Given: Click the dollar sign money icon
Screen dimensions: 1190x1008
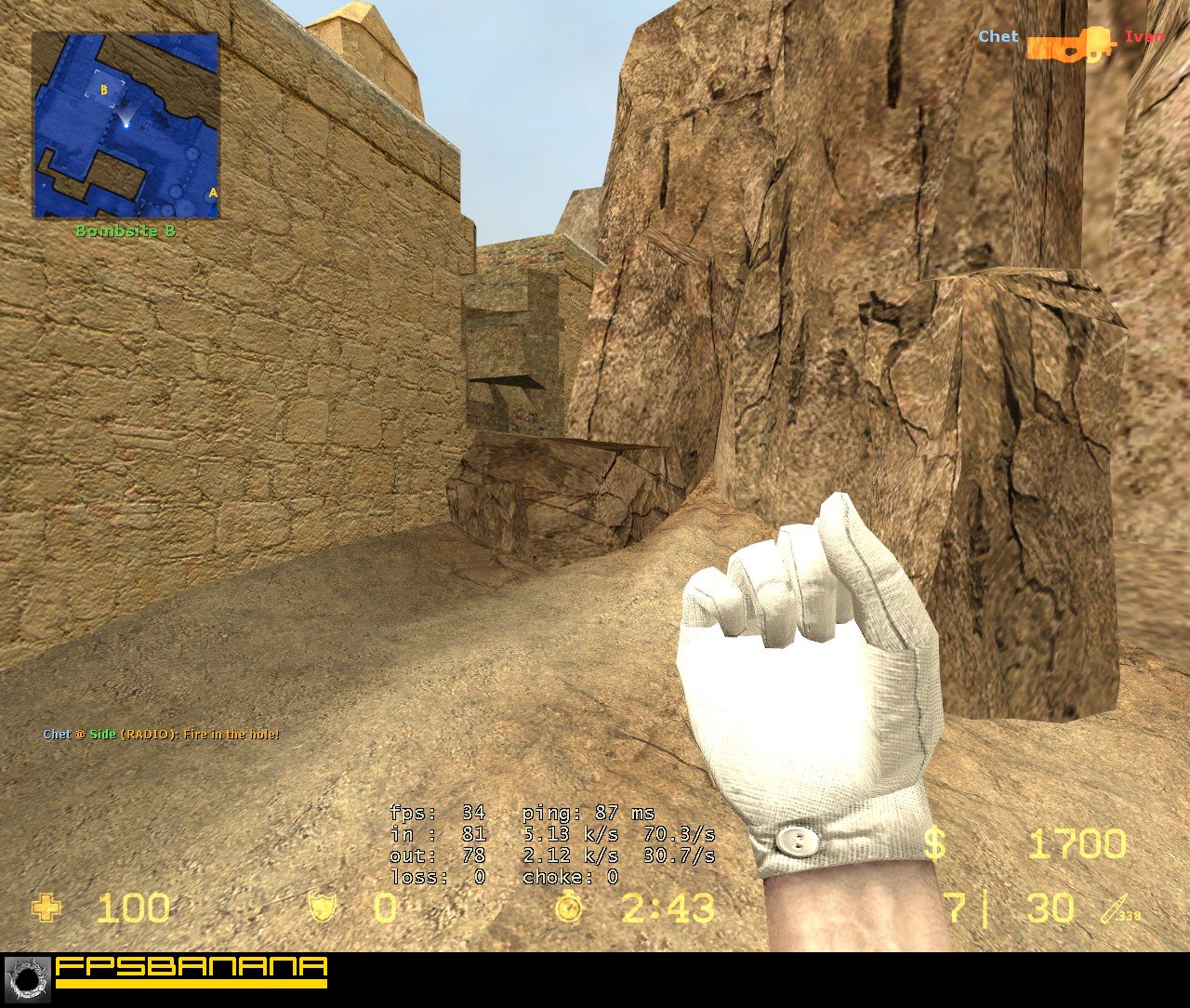Looking at the screenshot, I should 936,844.
